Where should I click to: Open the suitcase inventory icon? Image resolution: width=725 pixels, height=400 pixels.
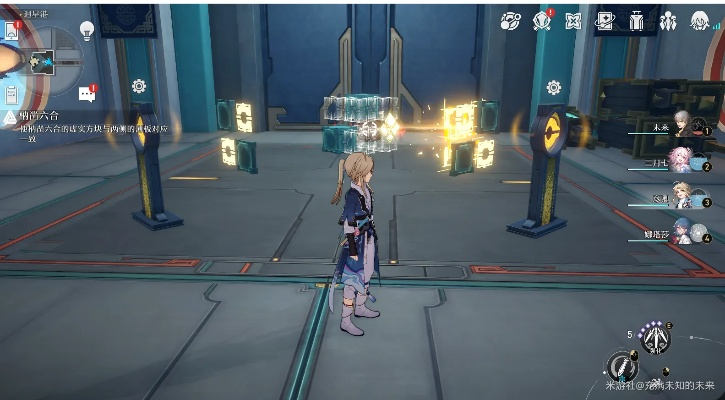tap(637, 21)
